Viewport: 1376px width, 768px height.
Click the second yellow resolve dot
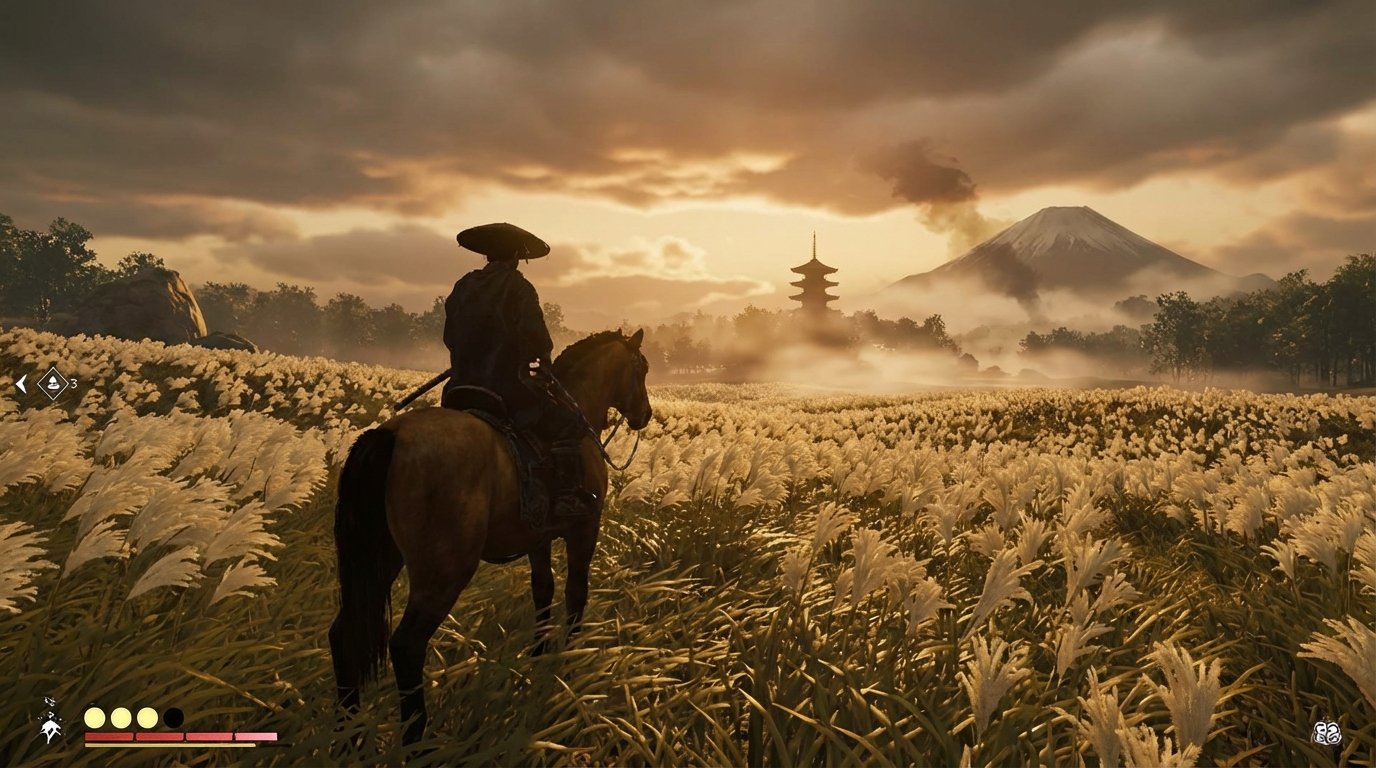coord(121,716)
